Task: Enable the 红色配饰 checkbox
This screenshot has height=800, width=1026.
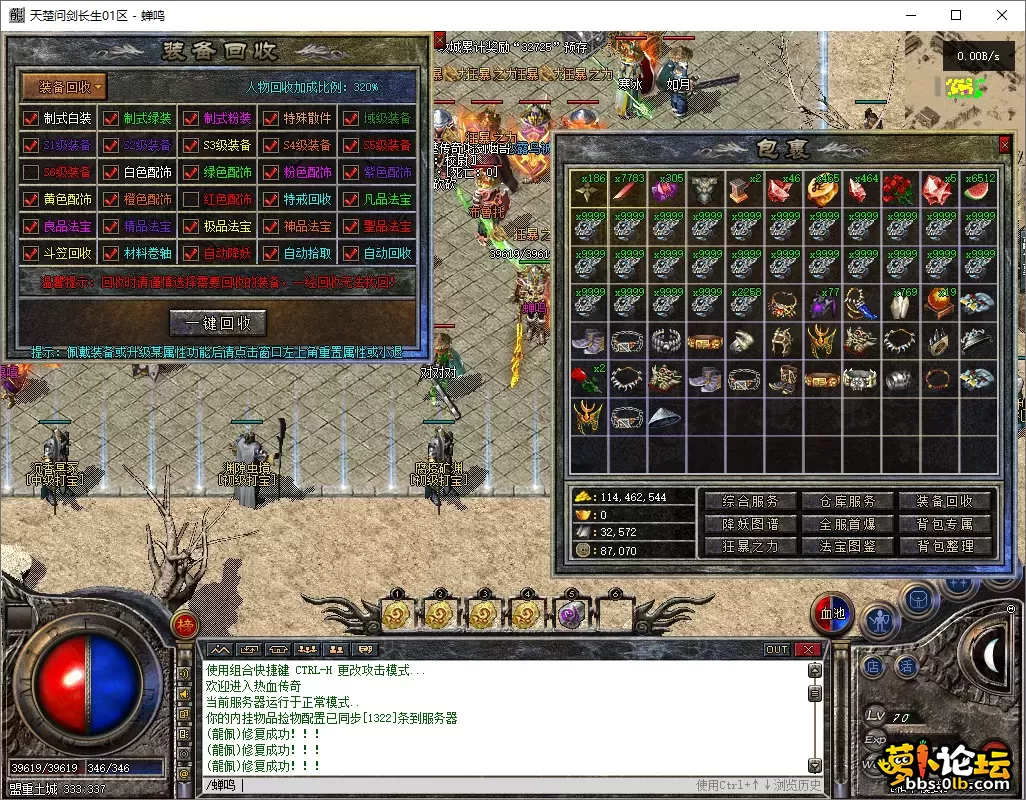Action: [x=191, y=199]
